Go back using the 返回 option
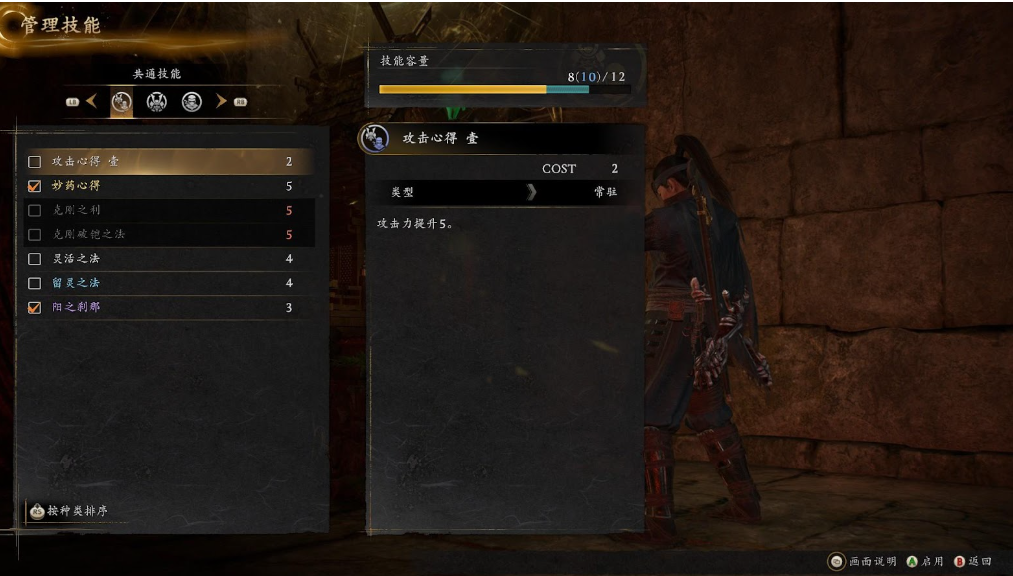 tap(972, 562)
